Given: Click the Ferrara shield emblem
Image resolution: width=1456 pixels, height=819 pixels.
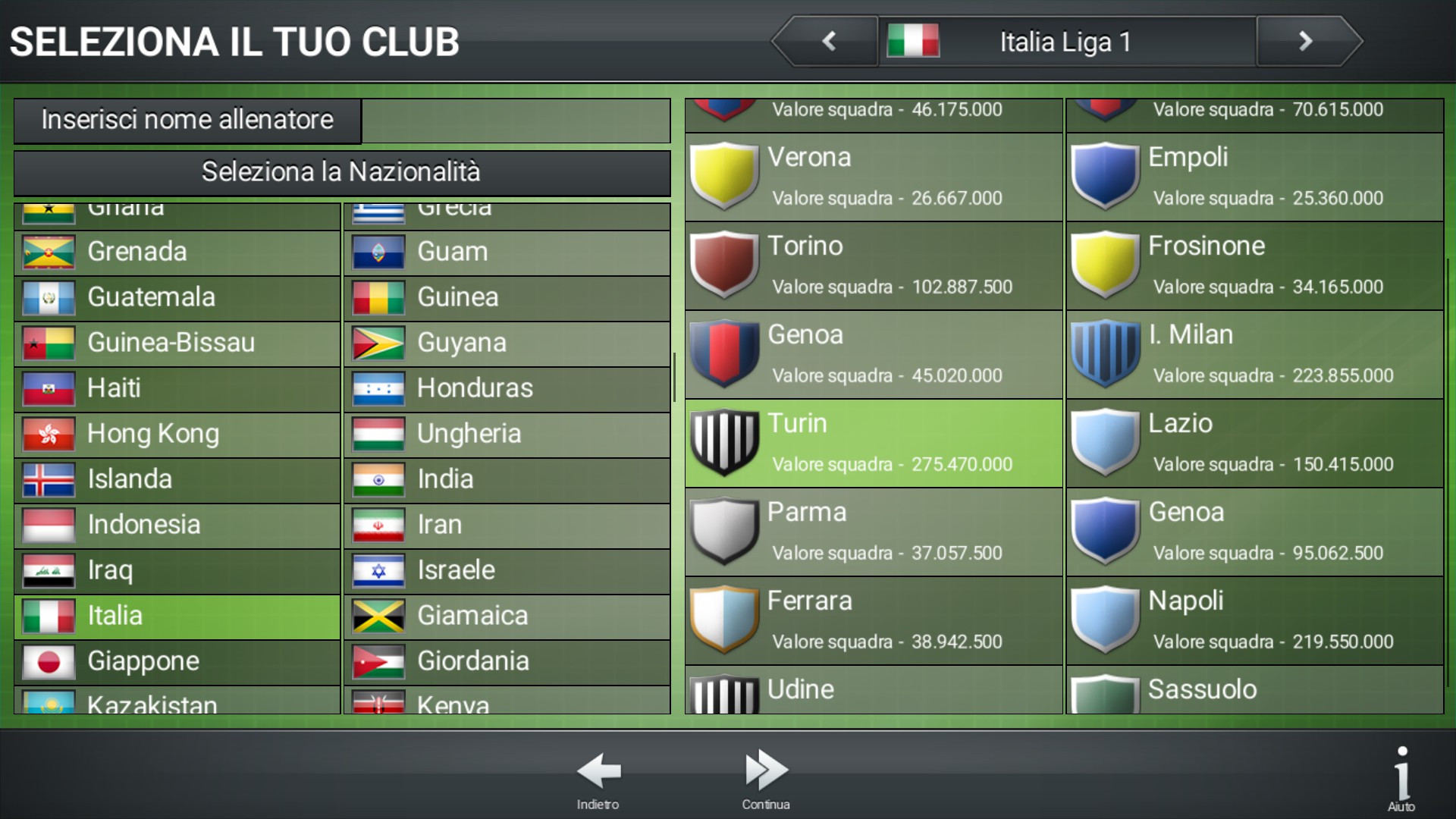Looking at the screenshot, I should point(724,622).
